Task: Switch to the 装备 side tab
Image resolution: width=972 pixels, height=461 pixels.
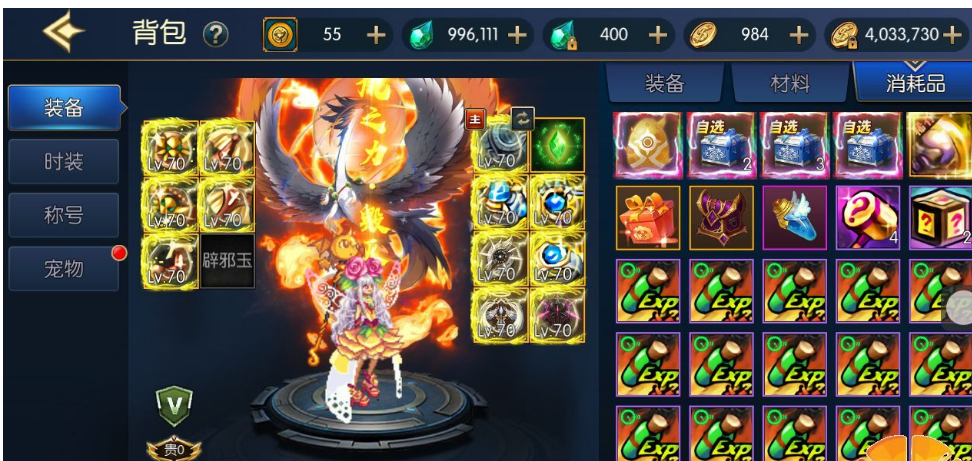Action: [63, 108]
